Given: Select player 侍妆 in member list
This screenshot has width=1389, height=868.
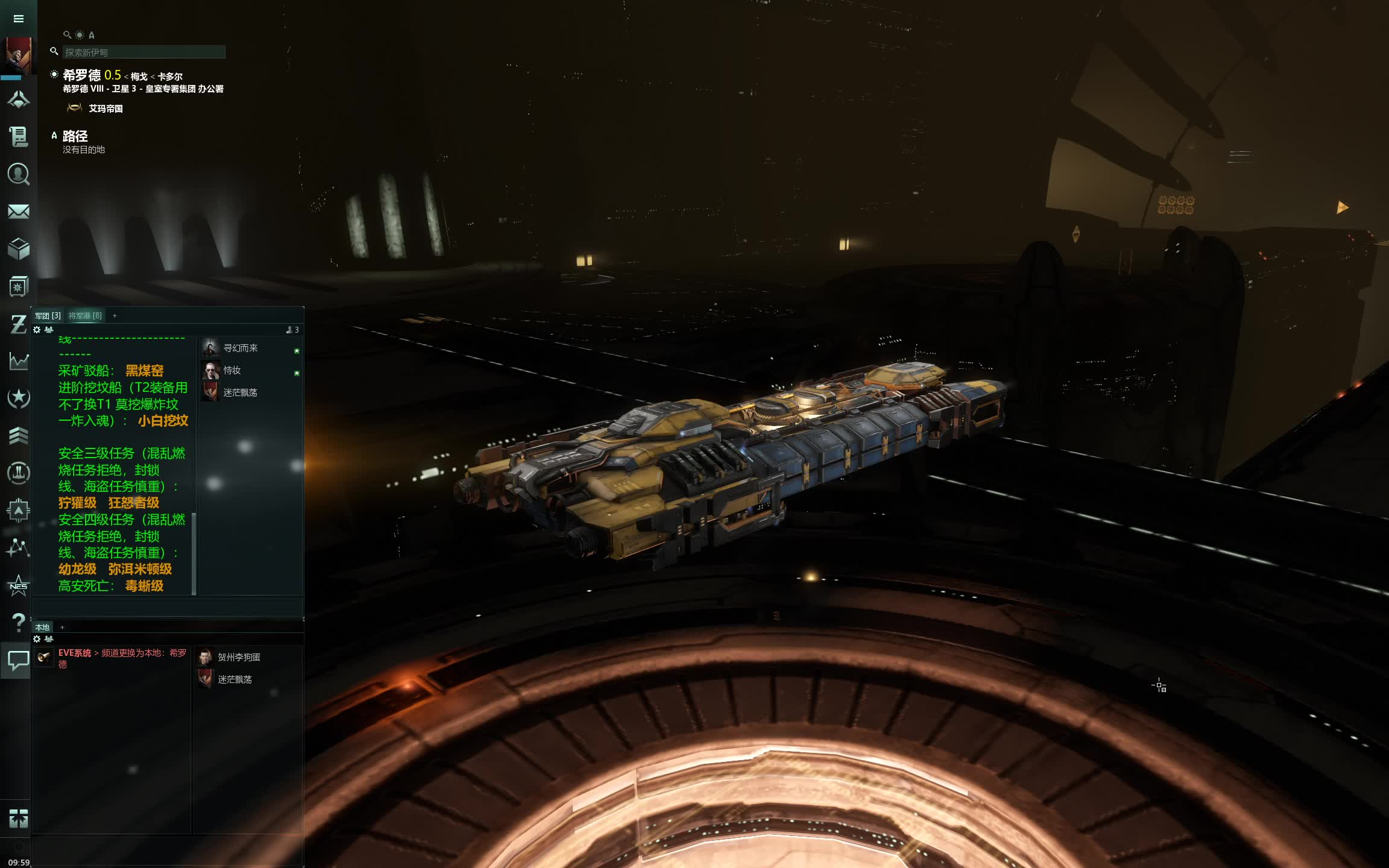Looking at the screenshot, I should [x=232, y=370].
